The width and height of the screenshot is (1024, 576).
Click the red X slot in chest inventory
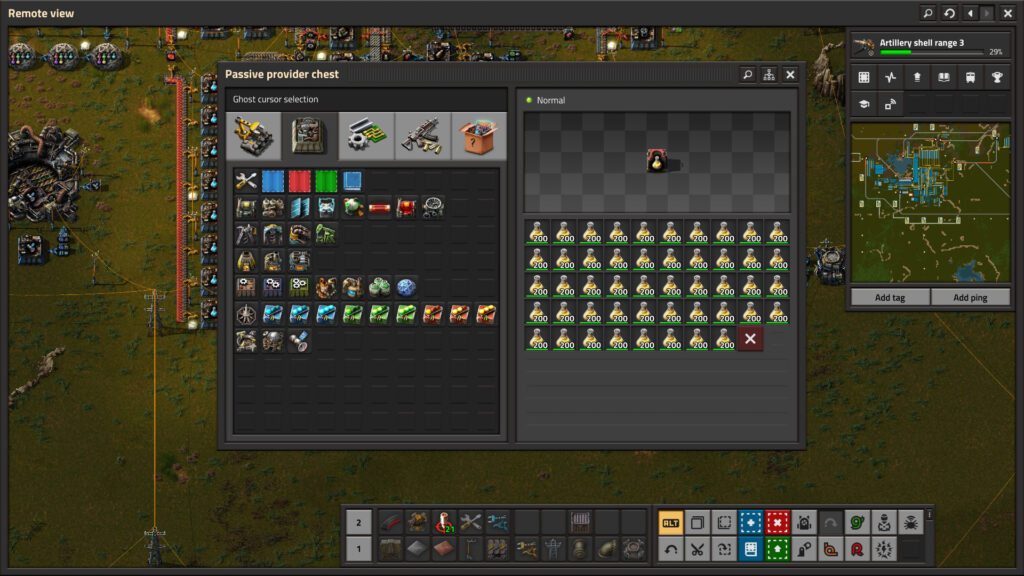coord(750,338)
